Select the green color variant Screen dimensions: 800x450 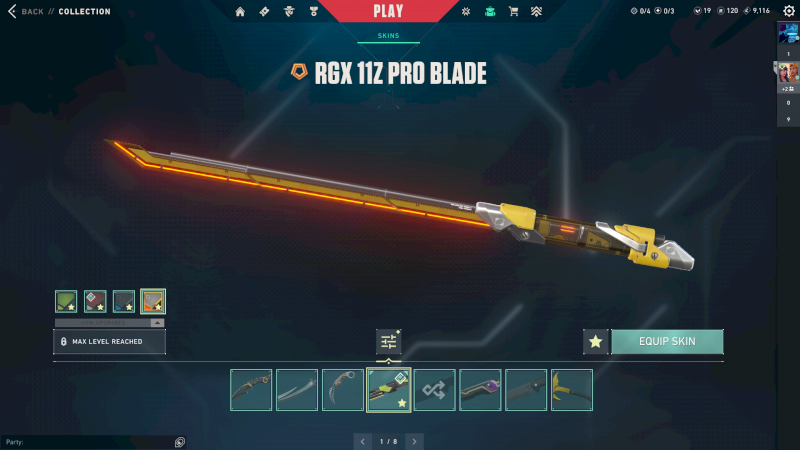66,301
